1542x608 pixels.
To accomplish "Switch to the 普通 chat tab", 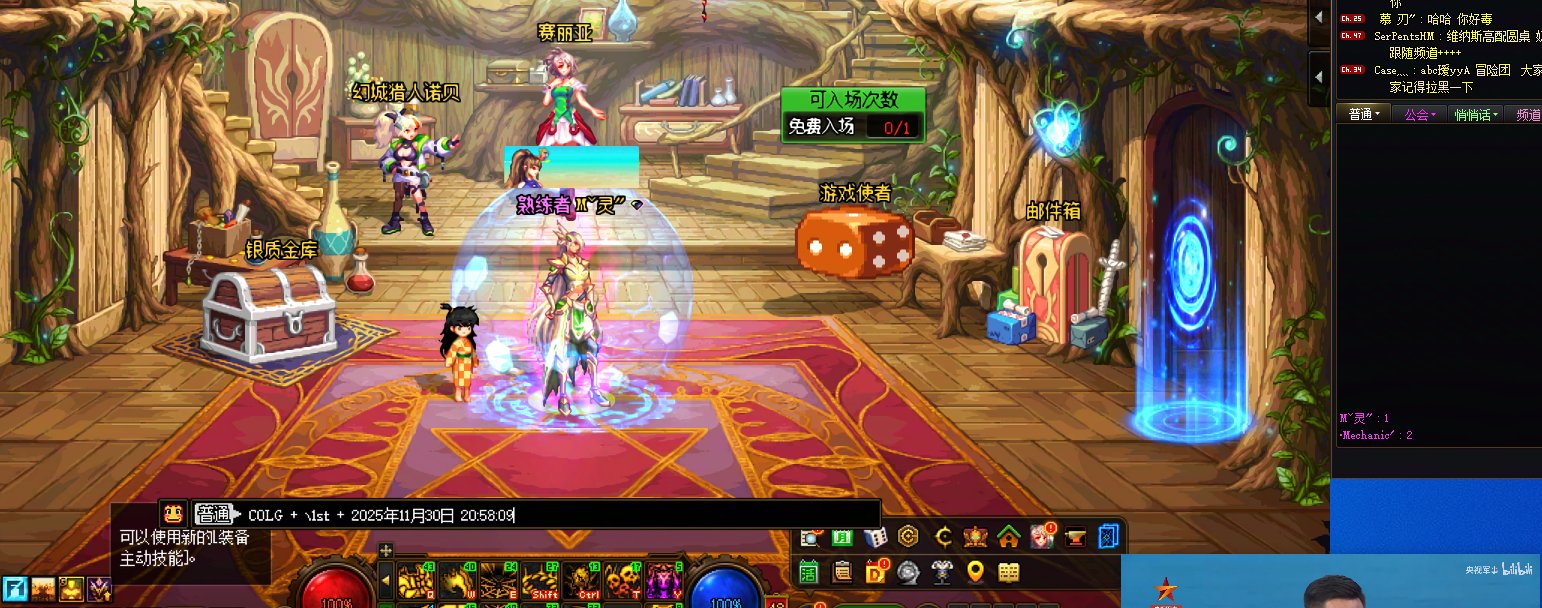I will pos(1361,115).
